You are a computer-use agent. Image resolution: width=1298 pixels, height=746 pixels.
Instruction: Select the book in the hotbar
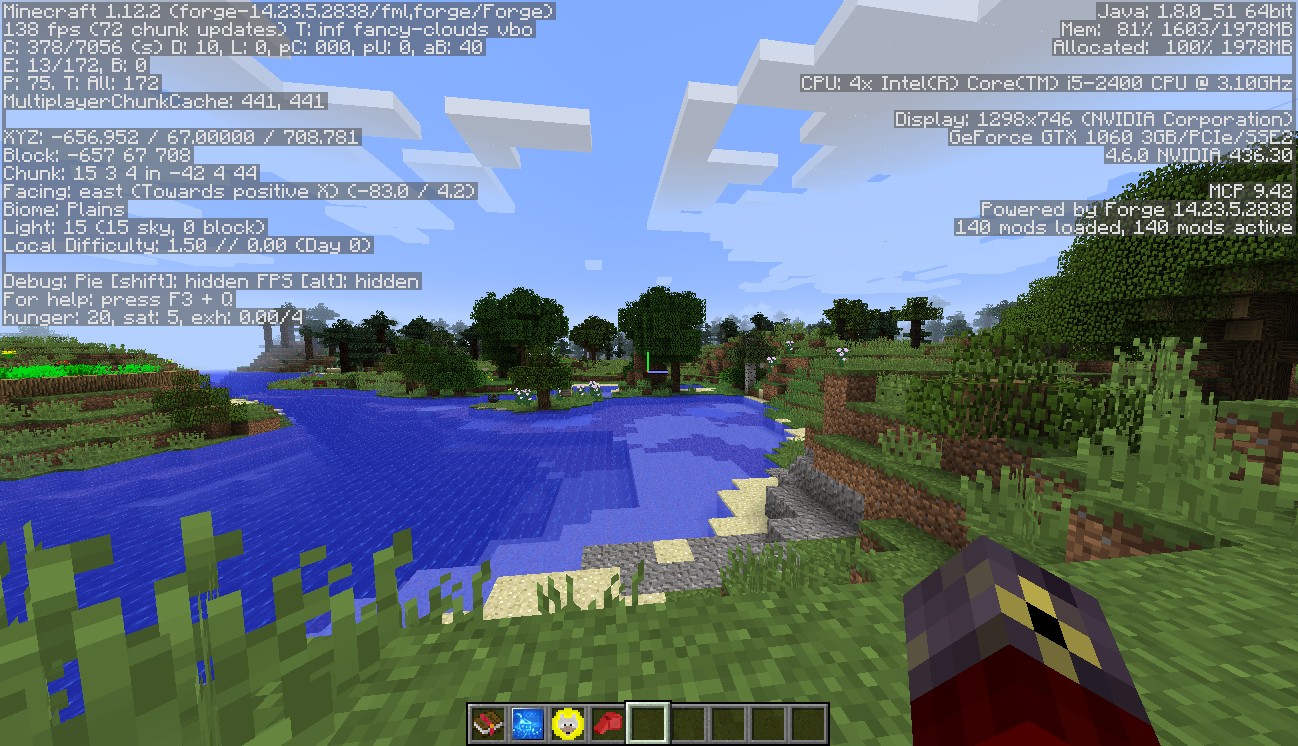pos(488,723)
